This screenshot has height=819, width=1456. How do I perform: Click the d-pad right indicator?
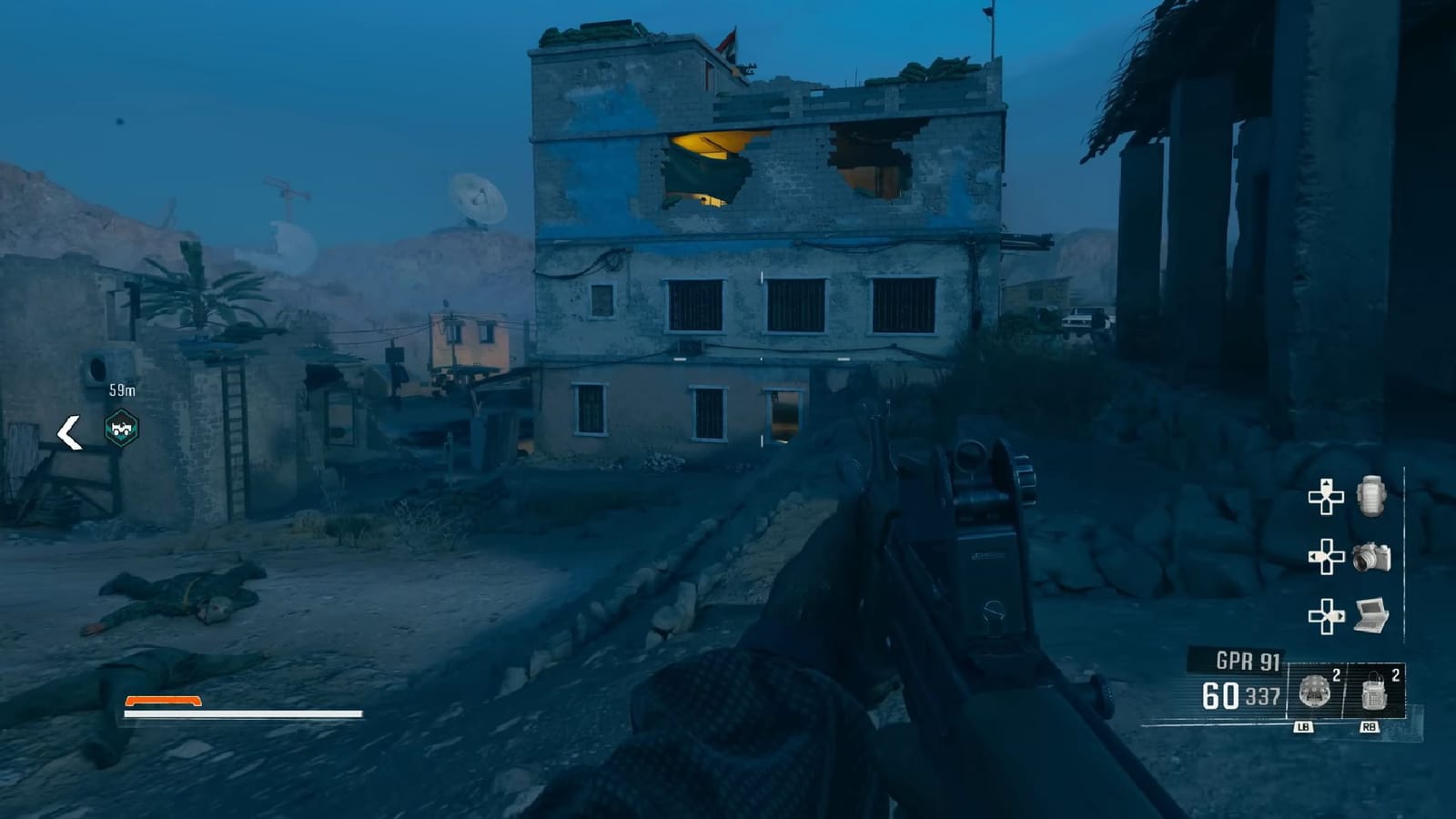point(1328,614)
